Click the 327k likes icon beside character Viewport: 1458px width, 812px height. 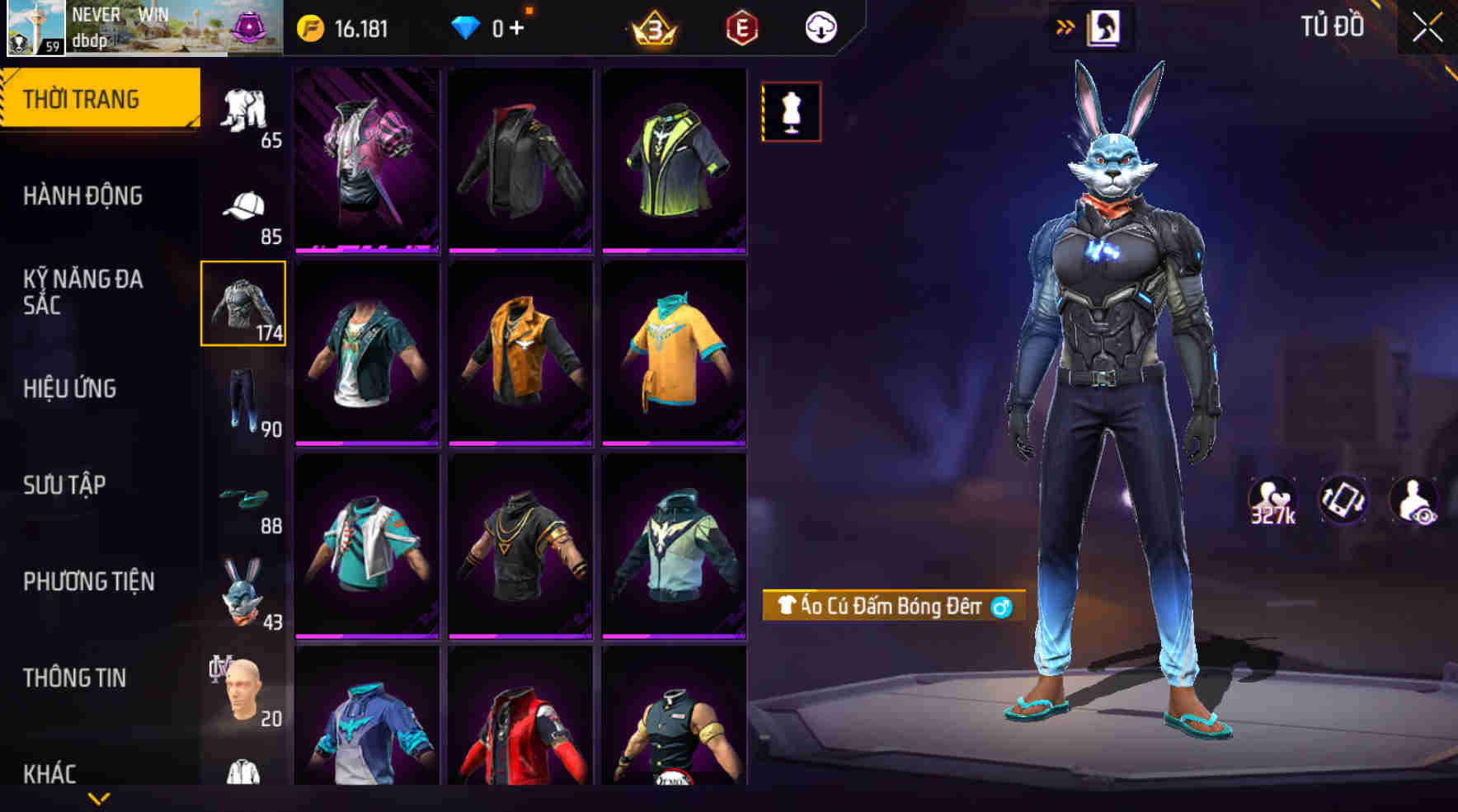coord(1271,499)
